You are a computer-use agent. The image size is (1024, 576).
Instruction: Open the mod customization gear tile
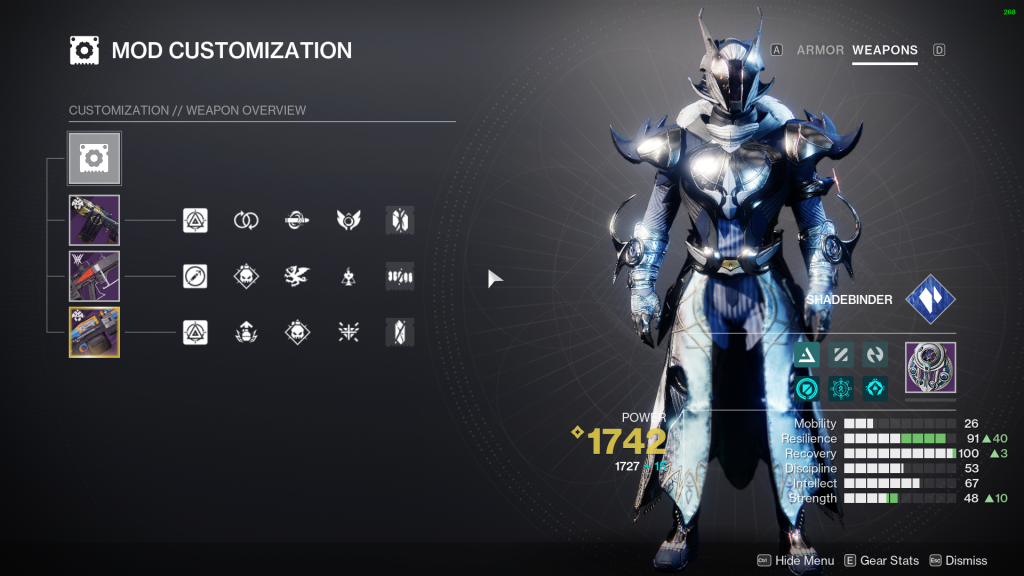pyautogui.click(x=94, y=158)
